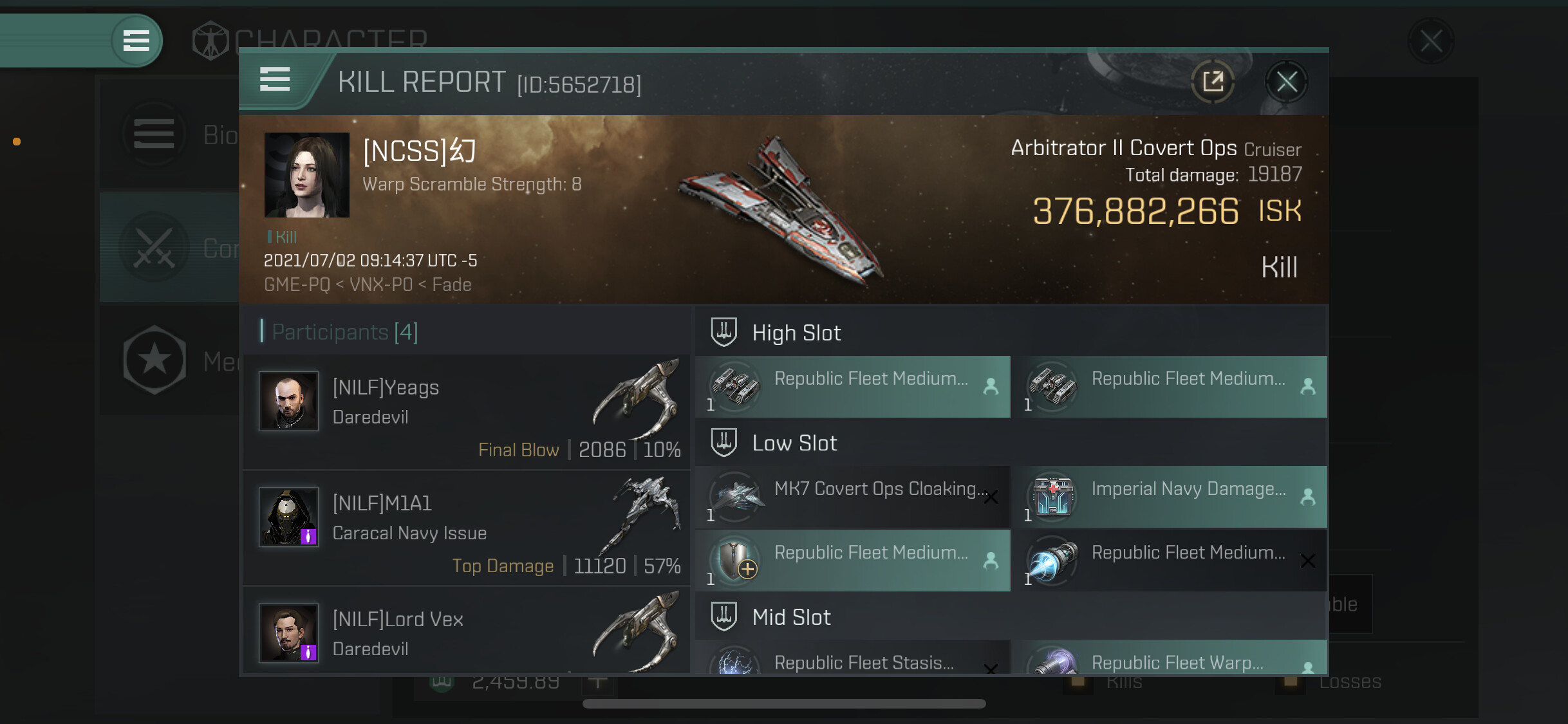Screen dimensions: 1568x724
Task: Select the MK7 Covert Ops Cloaking module
Action: click(x=853, y=497)
